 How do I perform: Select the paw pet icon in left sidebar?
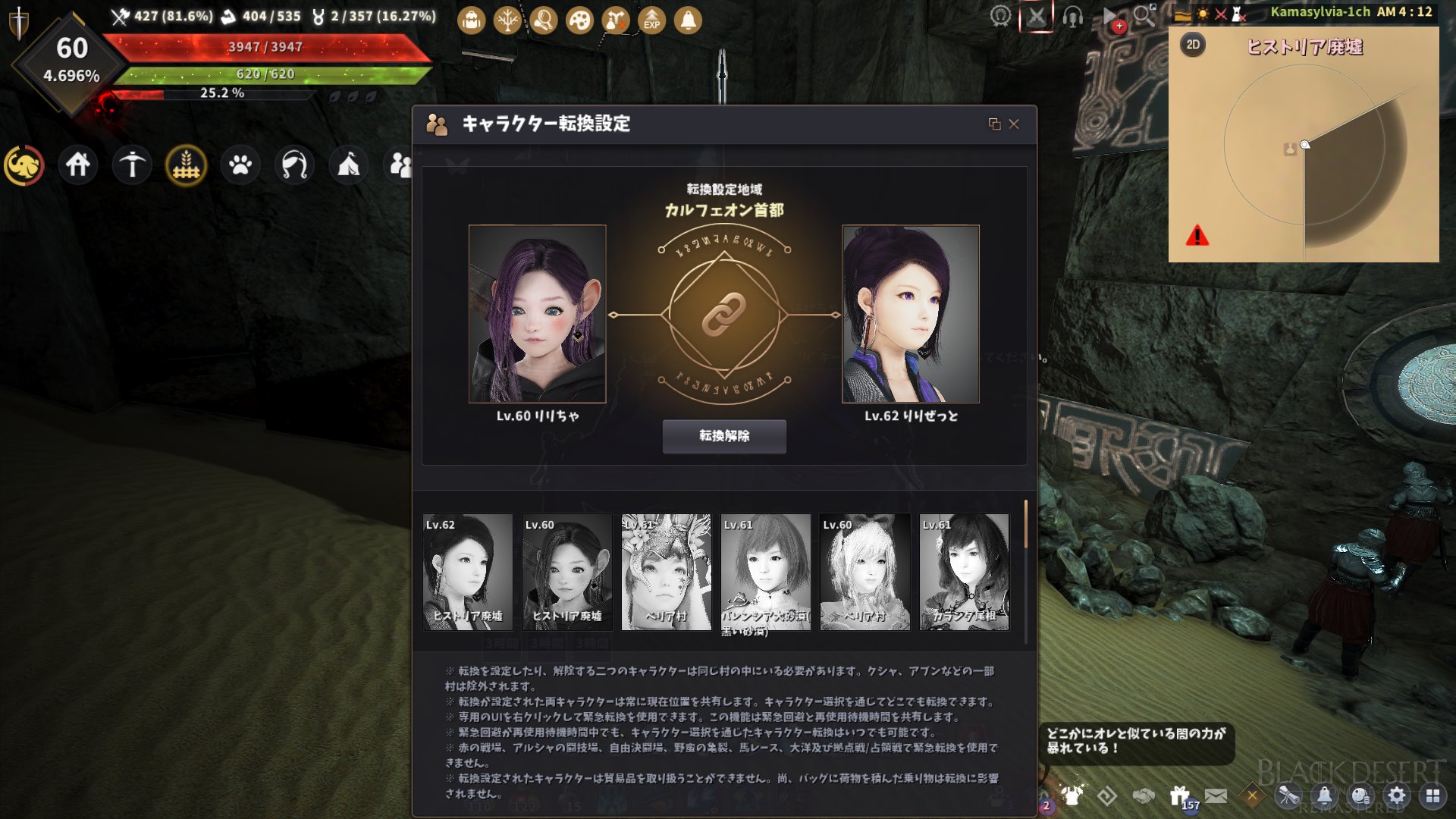pos(240,165)
